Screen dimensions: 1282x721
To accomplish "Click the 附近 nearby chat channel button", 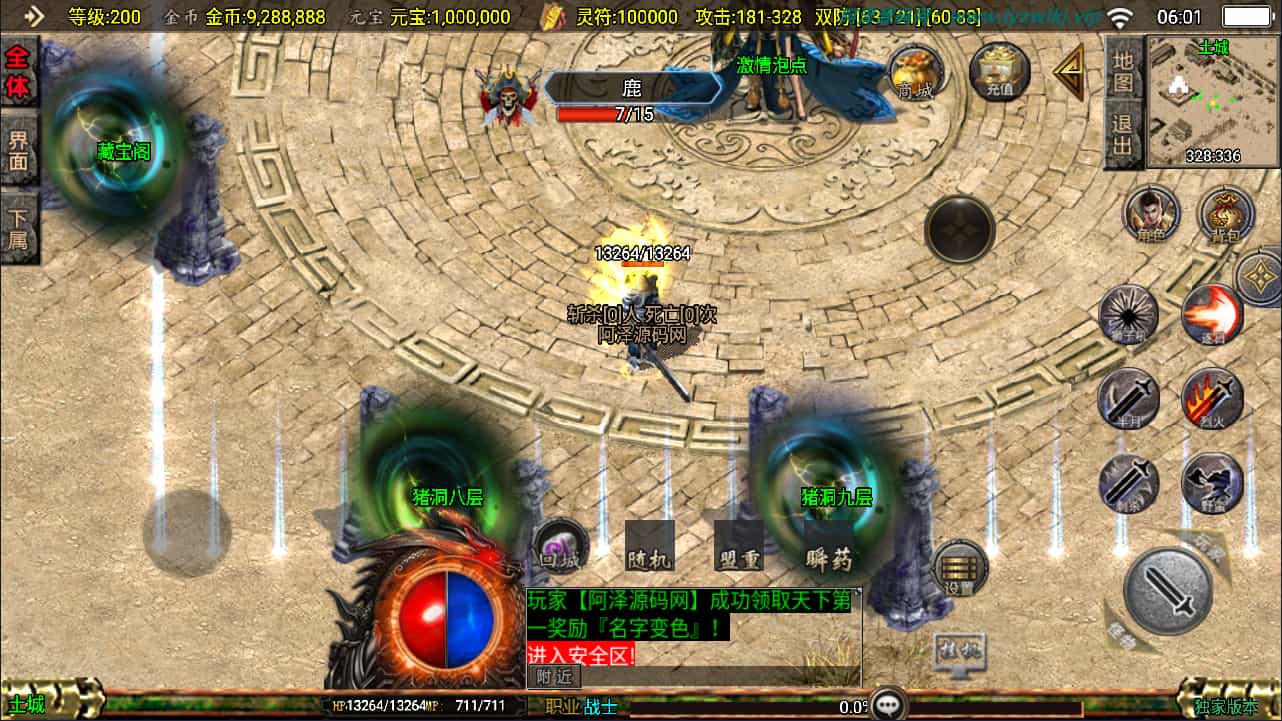I will 553,676.
